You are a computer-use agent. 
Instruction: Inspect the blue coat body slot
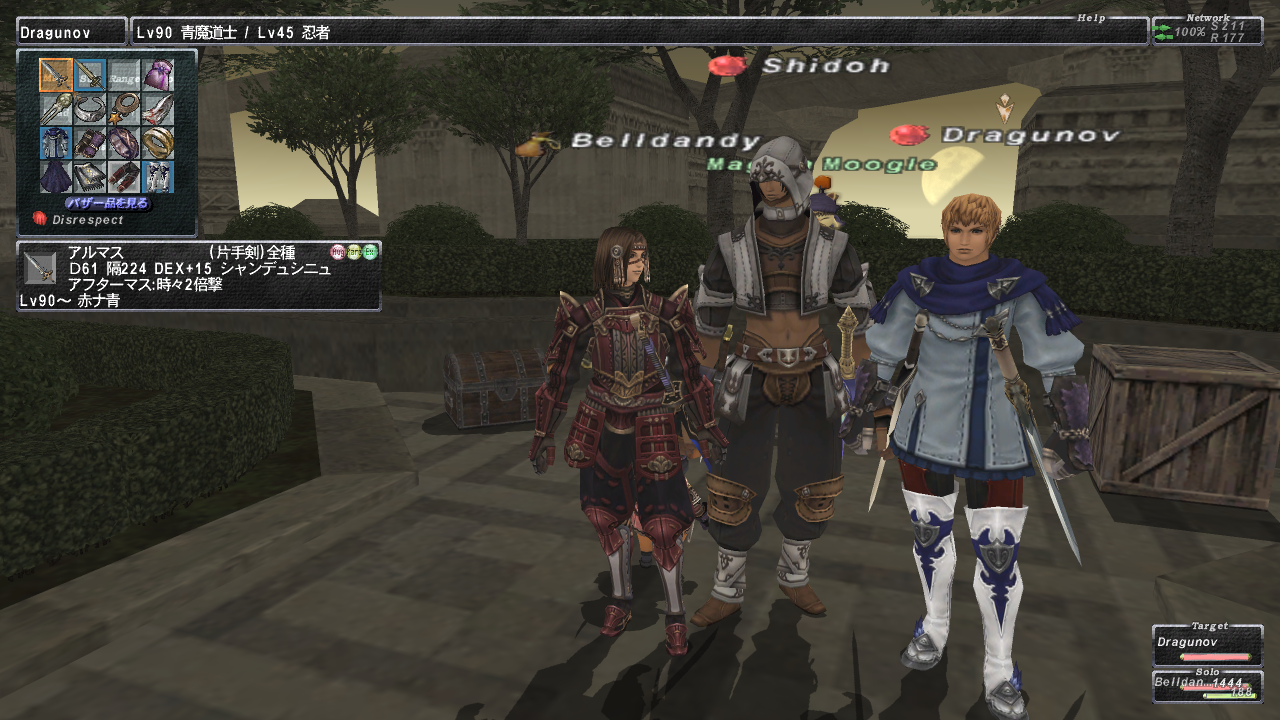click(x=56, y=143)
